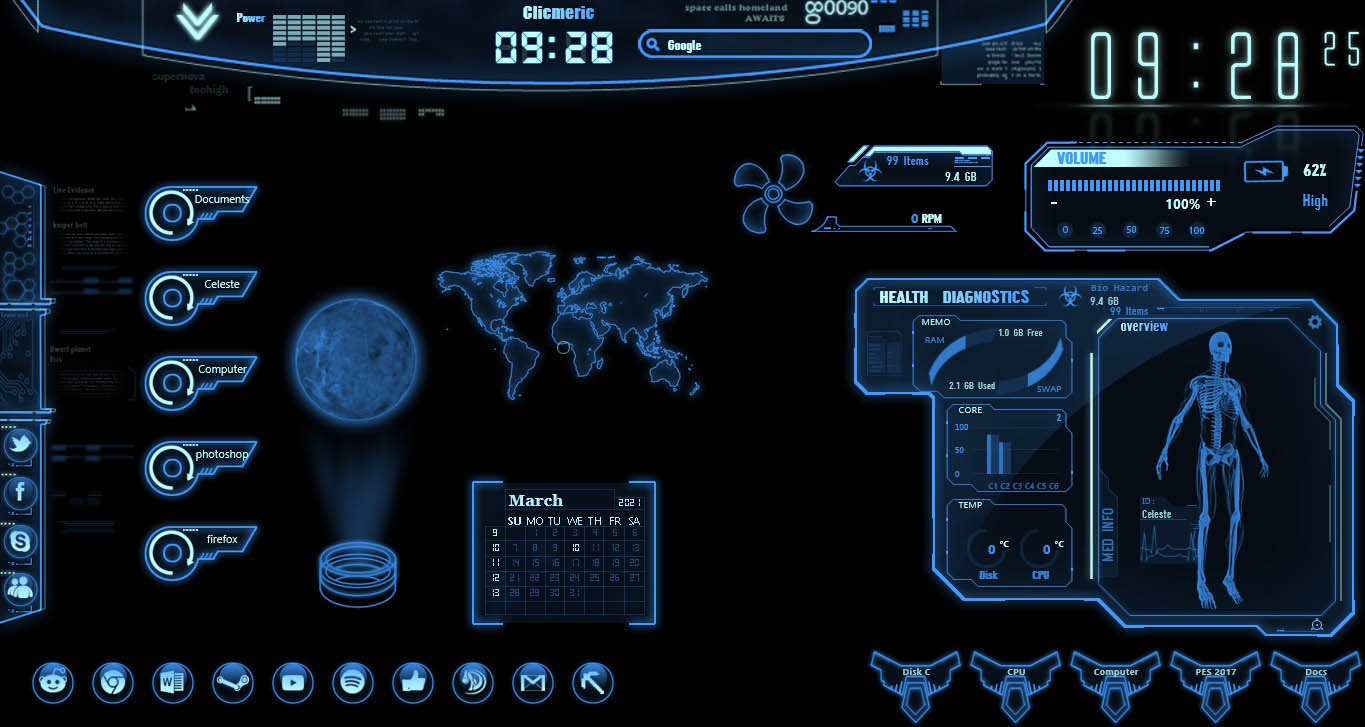Open the YouTube dock icon
Image resolution: width=1365 pixels, height=727 pixels.
point(292,683)
